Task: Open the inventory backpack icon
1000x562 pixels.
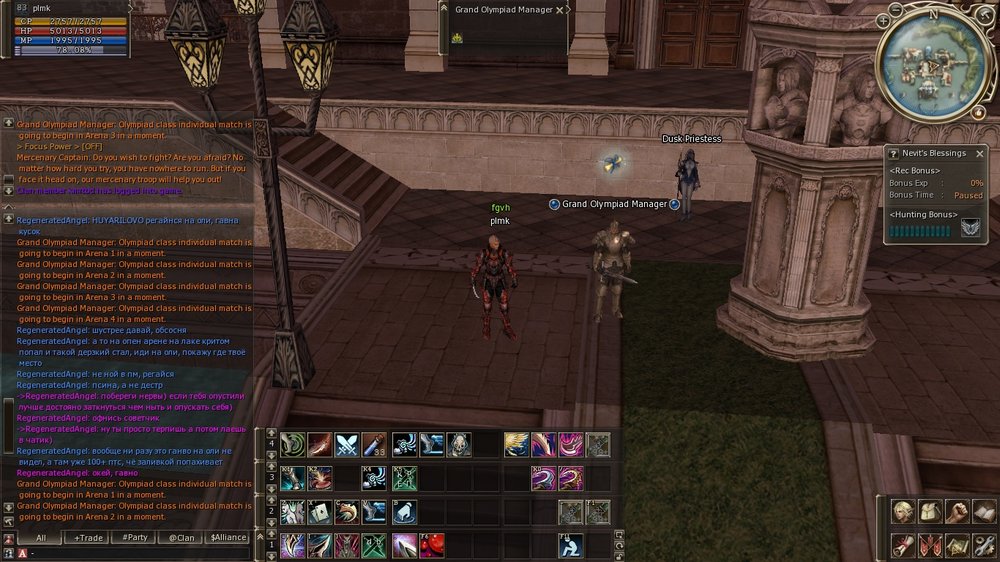Action: click(931, 512)
